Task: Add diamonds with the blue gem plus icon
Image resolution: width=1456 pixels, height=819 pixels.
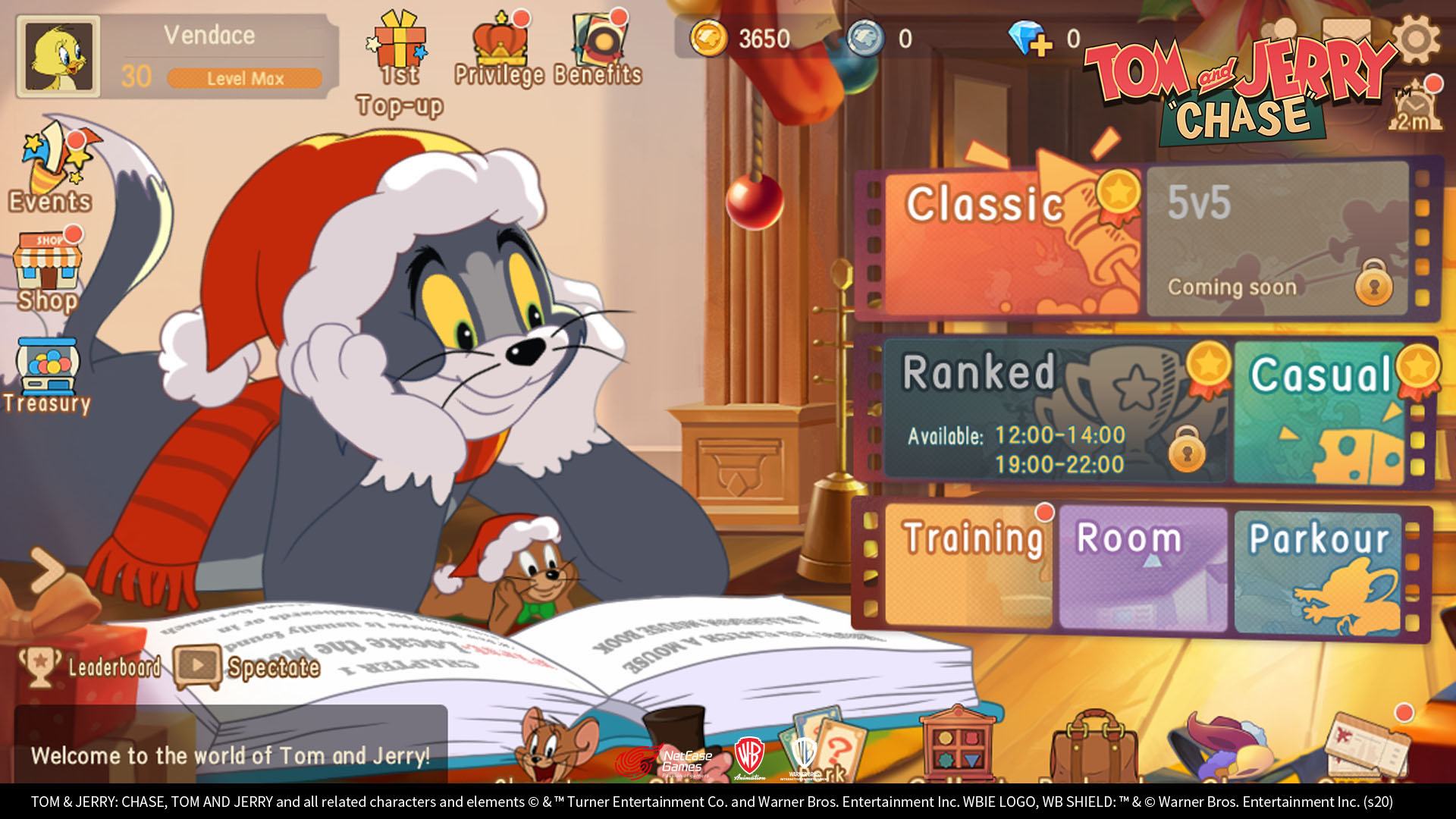Action: (x=1030, y=39)
